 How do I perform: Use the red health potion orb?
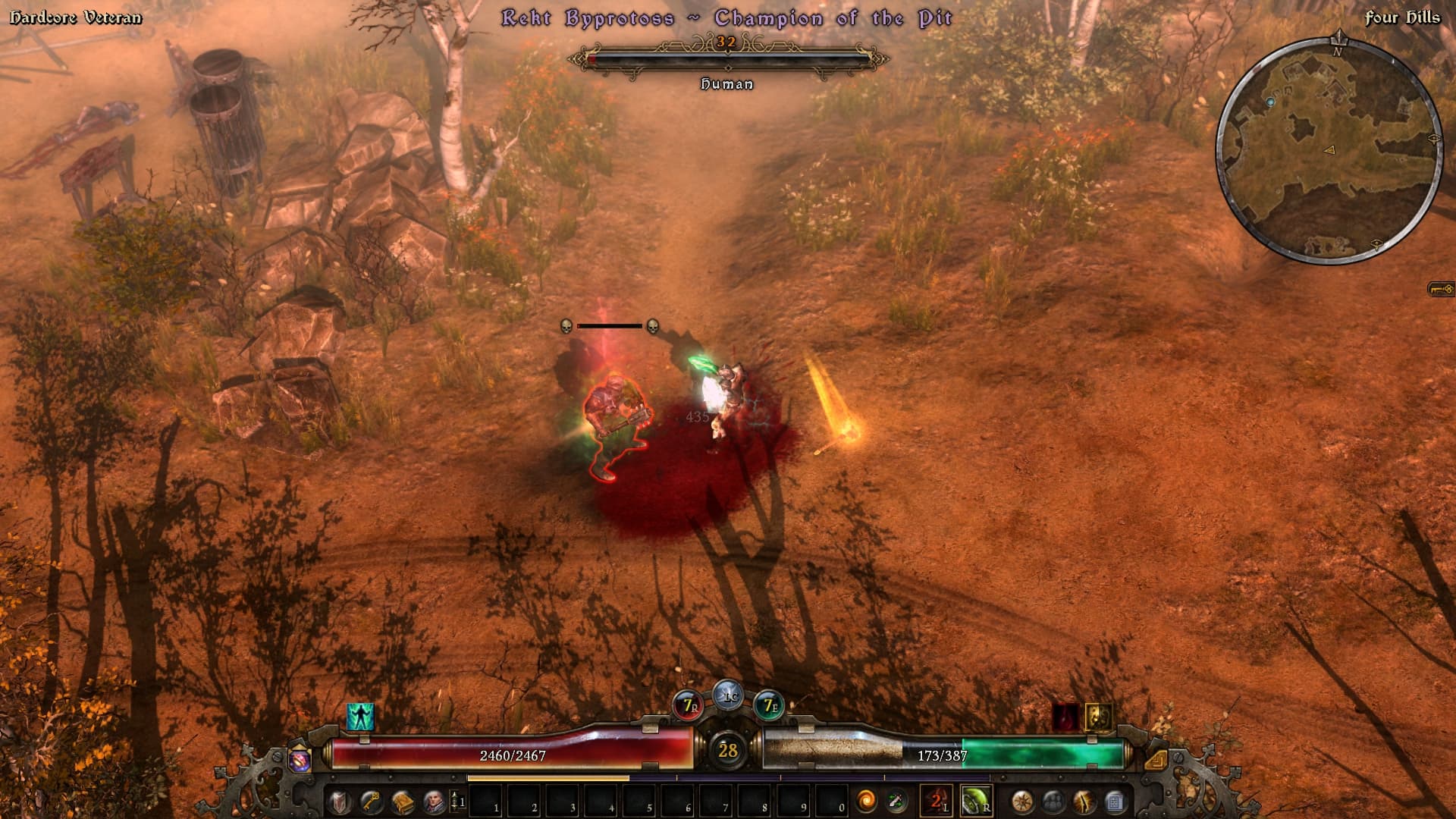pos(689,706)
